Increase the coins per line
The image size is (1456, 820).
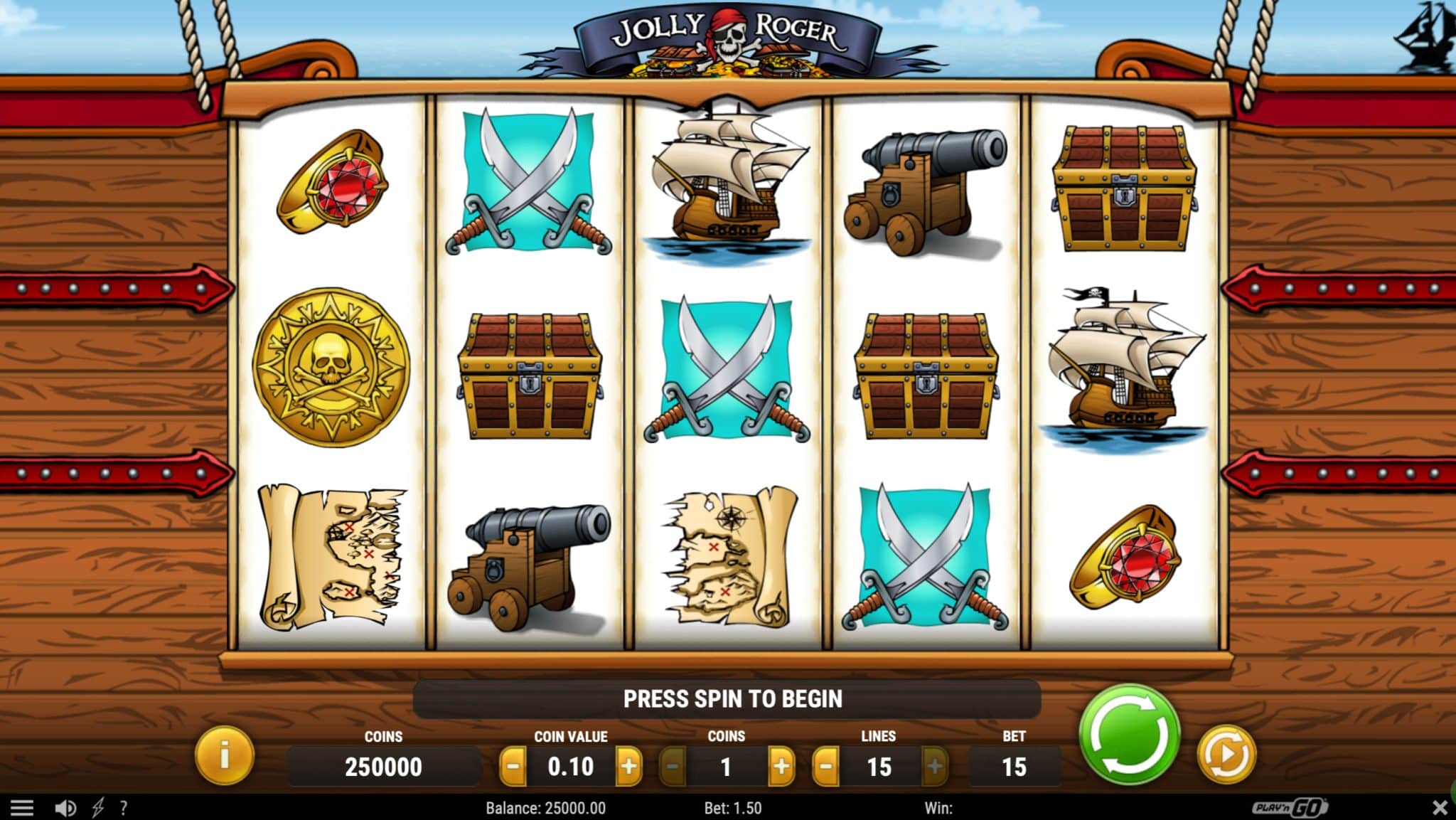pyautogui.click(x=781, y=767)
